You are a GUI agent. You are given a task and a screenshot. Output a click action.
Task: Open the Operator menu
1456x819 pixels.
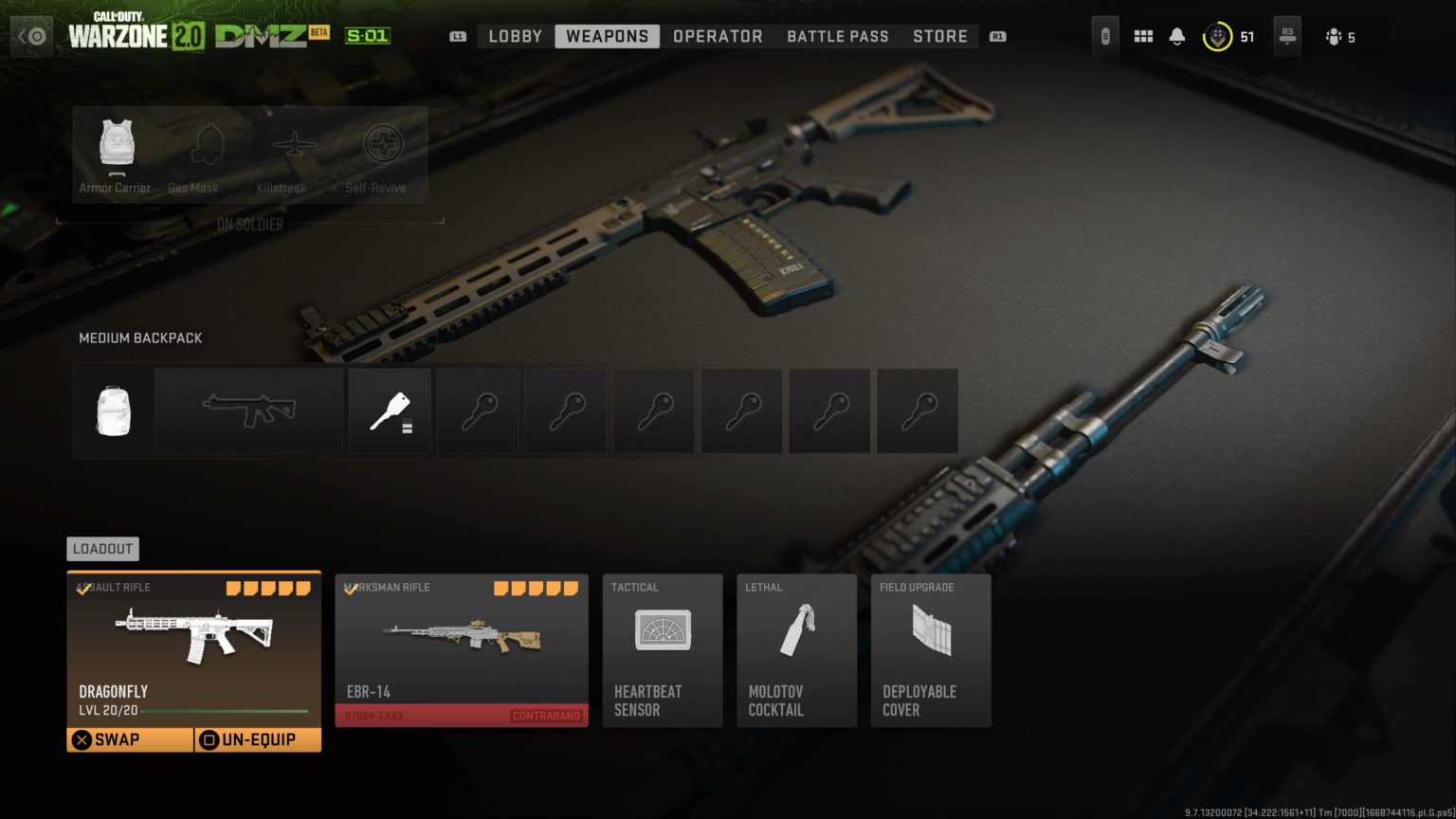(x=718, y=36)
